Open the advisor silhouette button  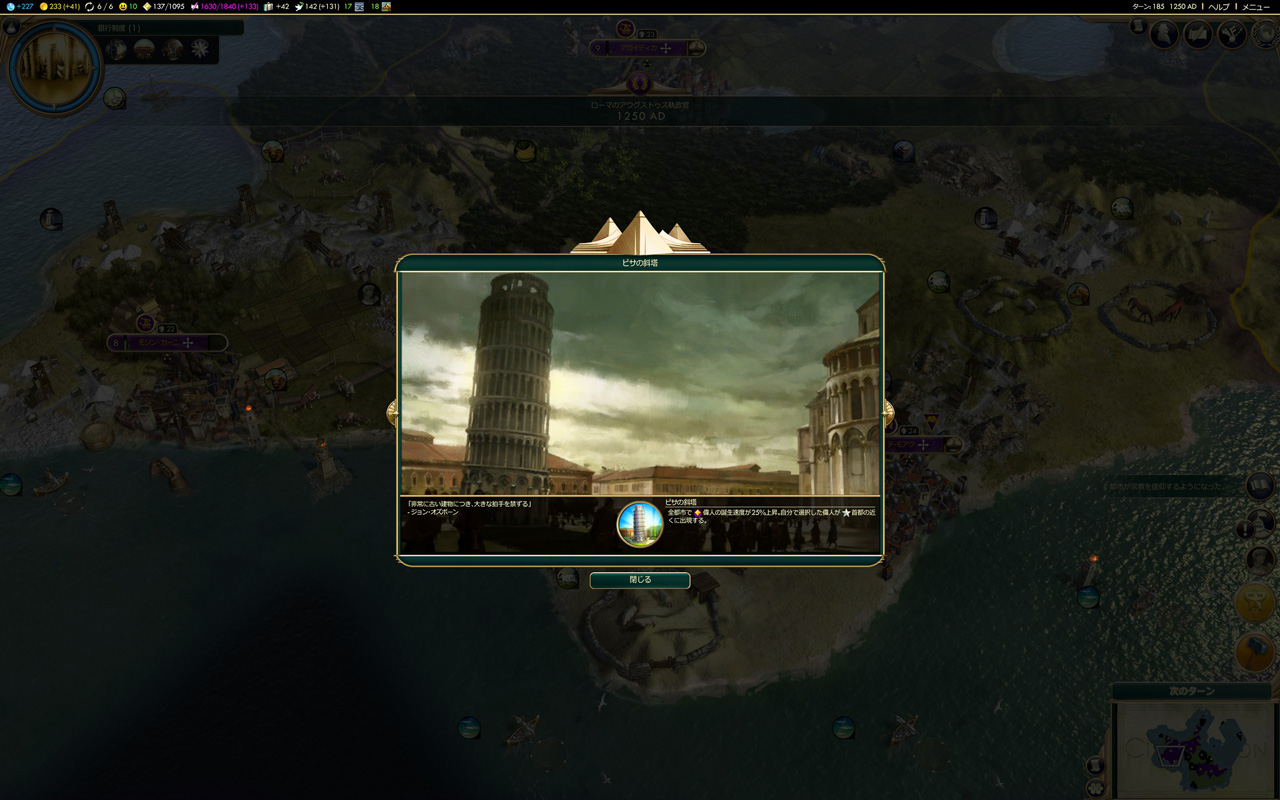click(x=1164, y=35)
